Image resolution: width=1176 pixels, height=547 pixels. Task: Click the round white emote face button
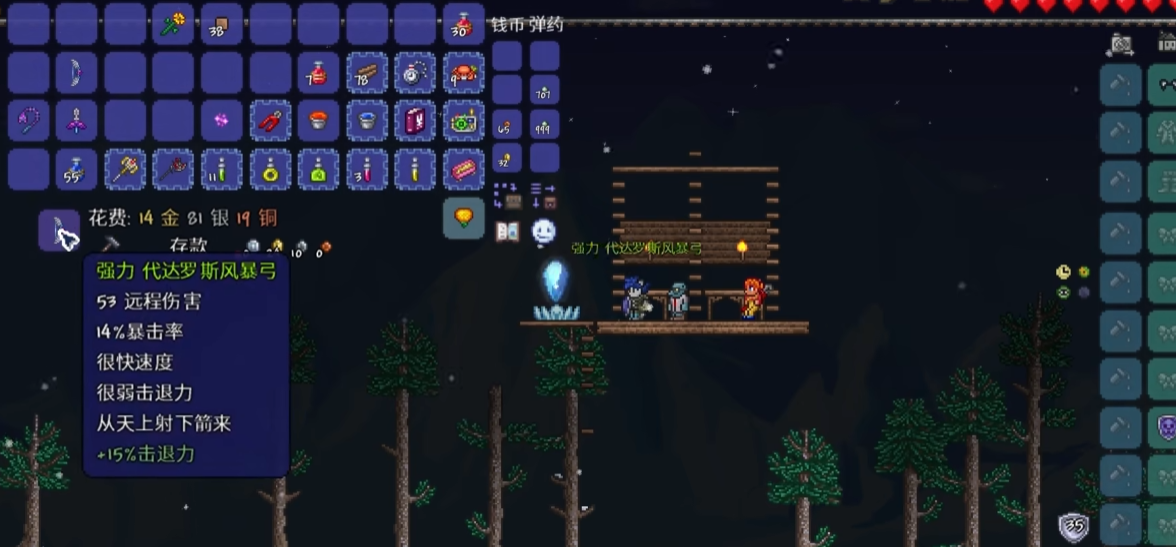pos(543,231)
